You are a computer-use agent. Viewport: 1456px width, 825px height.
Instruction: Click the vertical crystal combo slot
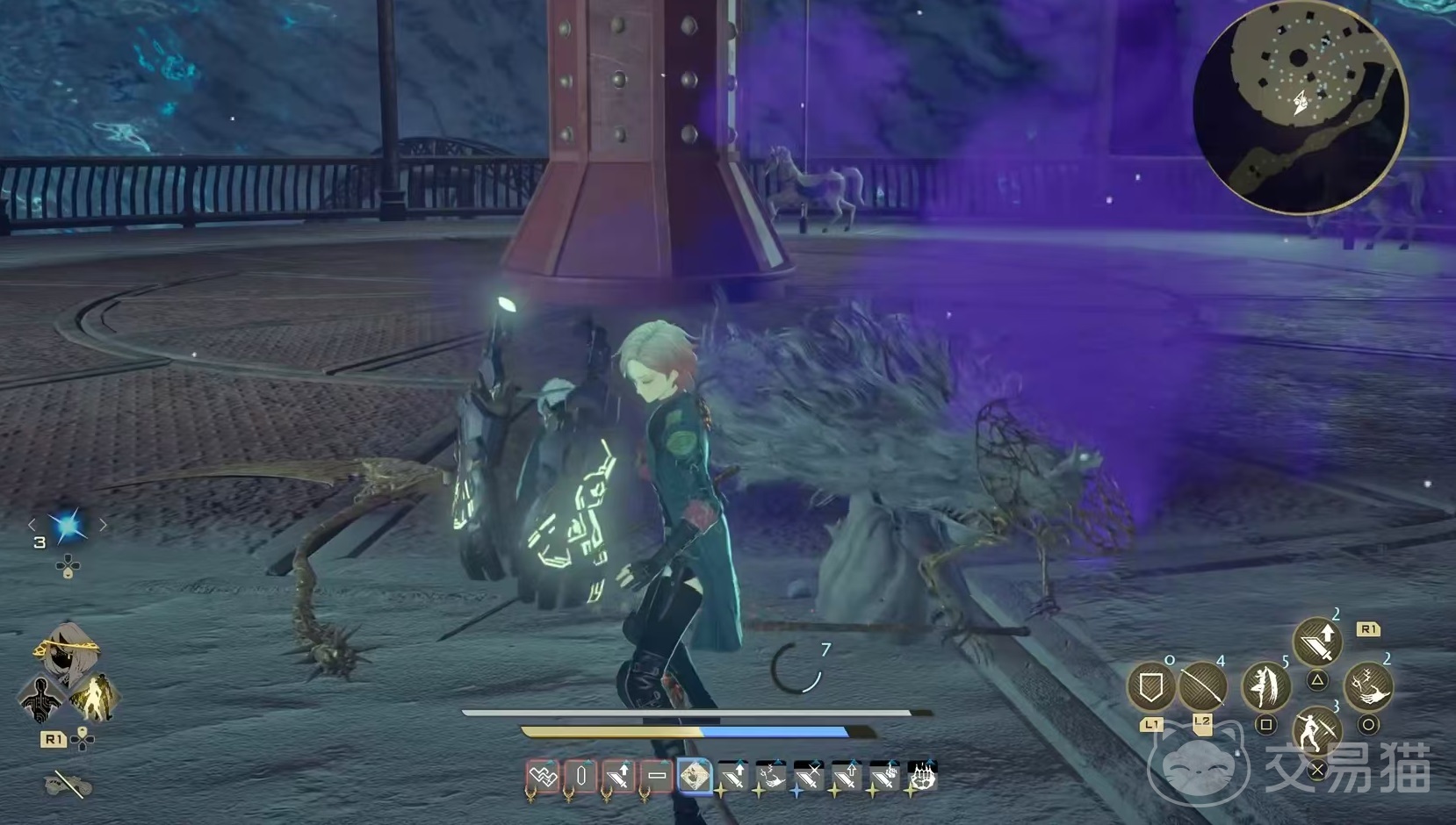580,777
